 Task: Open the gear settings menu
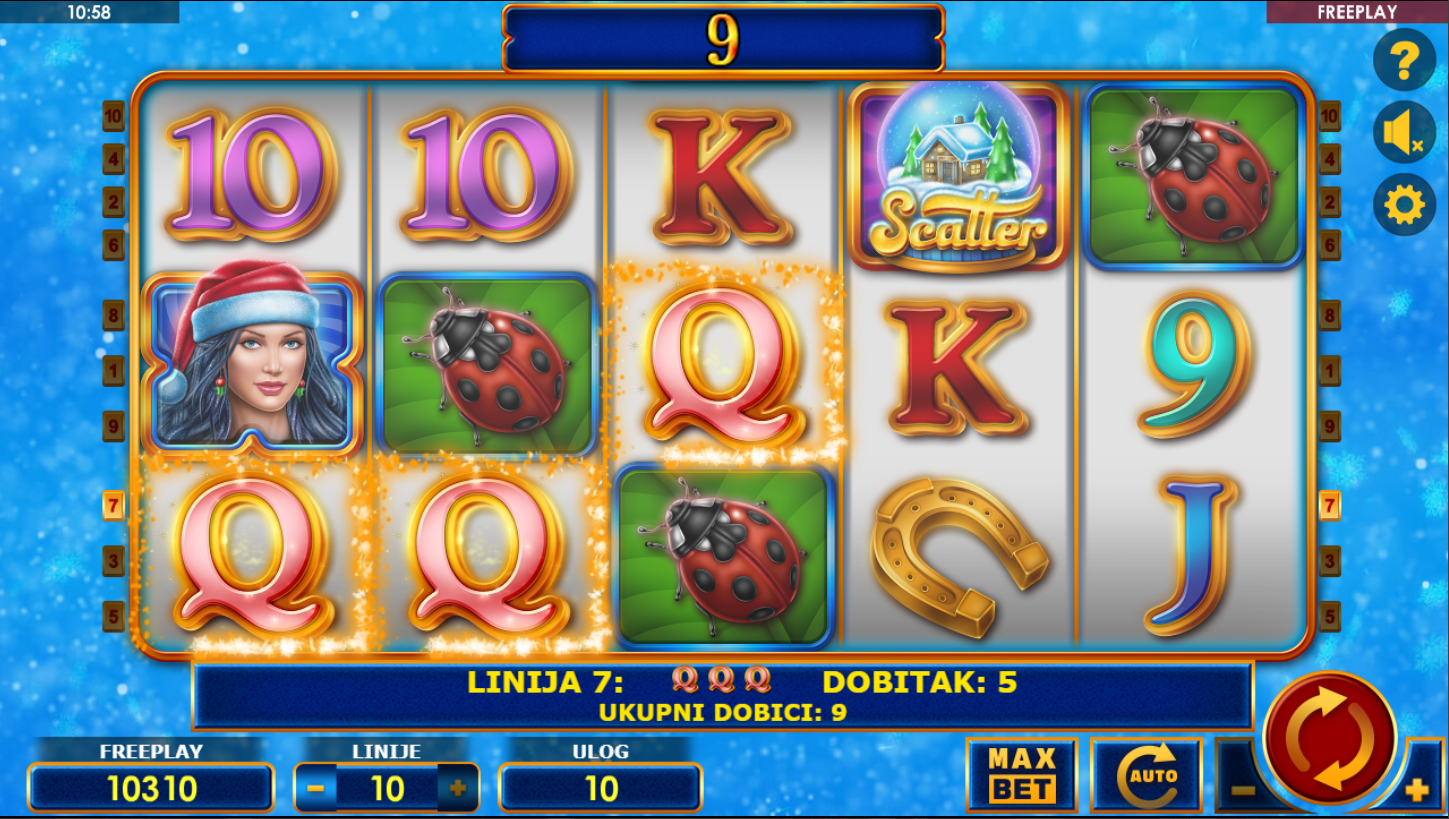click(x=1404, y=205)
